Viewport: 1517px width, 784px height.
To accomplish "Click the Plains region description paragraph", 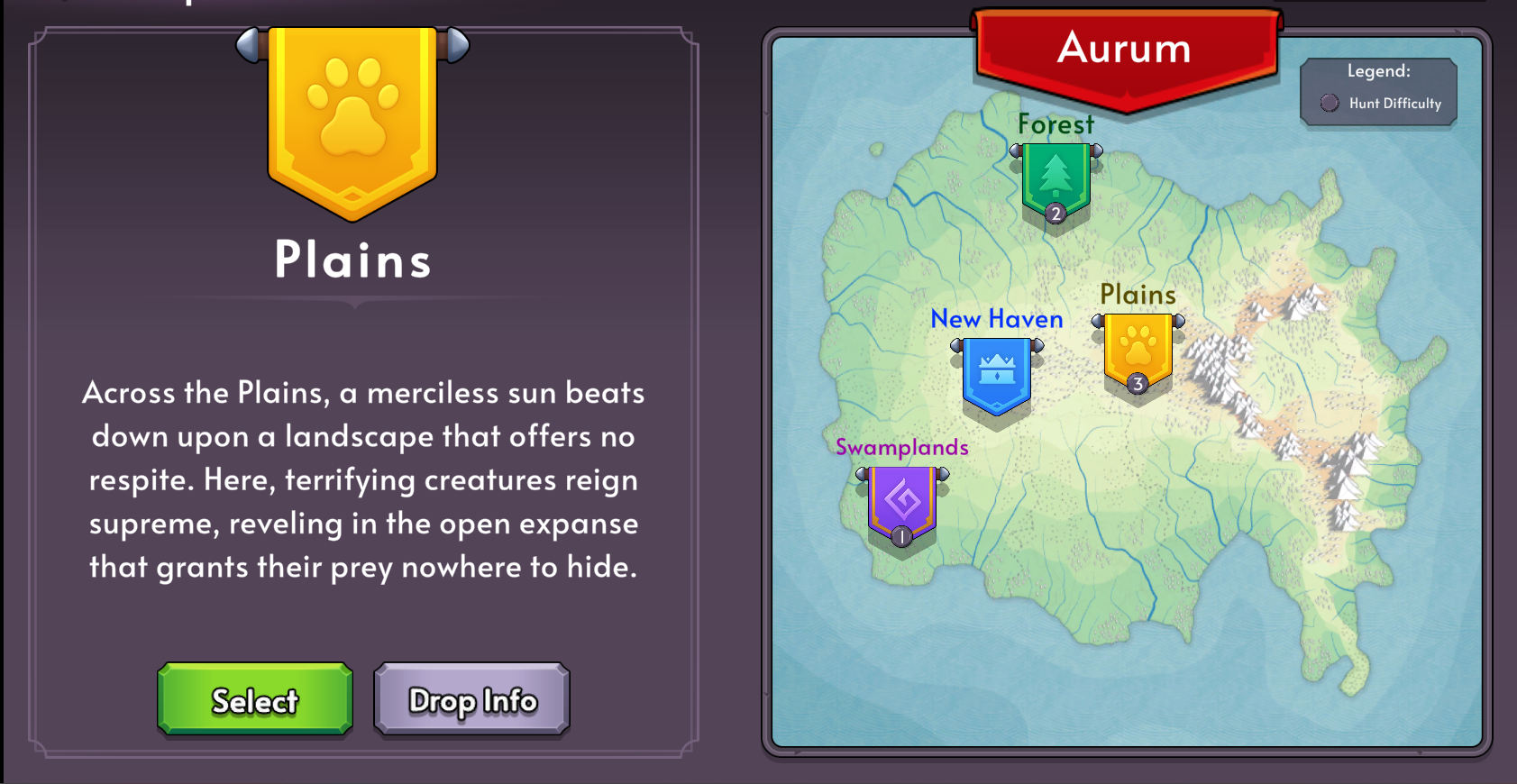I will click(x=363, y=479).
